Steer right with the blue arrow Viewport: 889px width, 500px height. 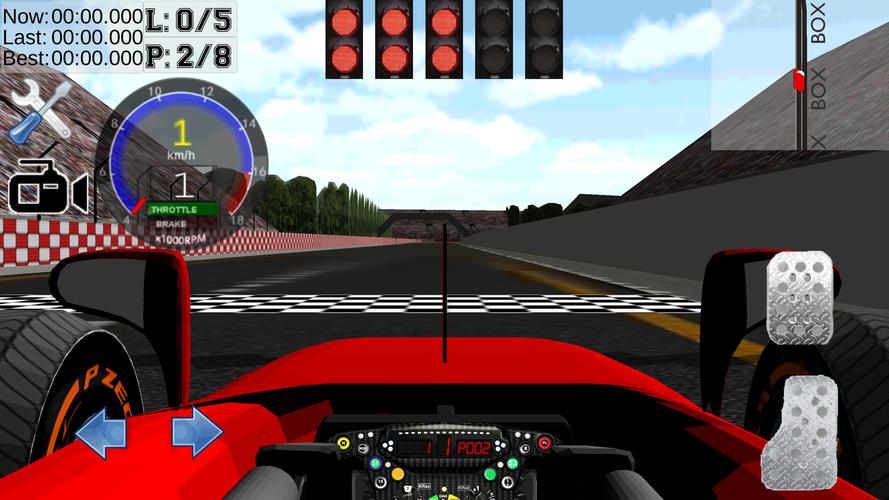tap(196, 432)
